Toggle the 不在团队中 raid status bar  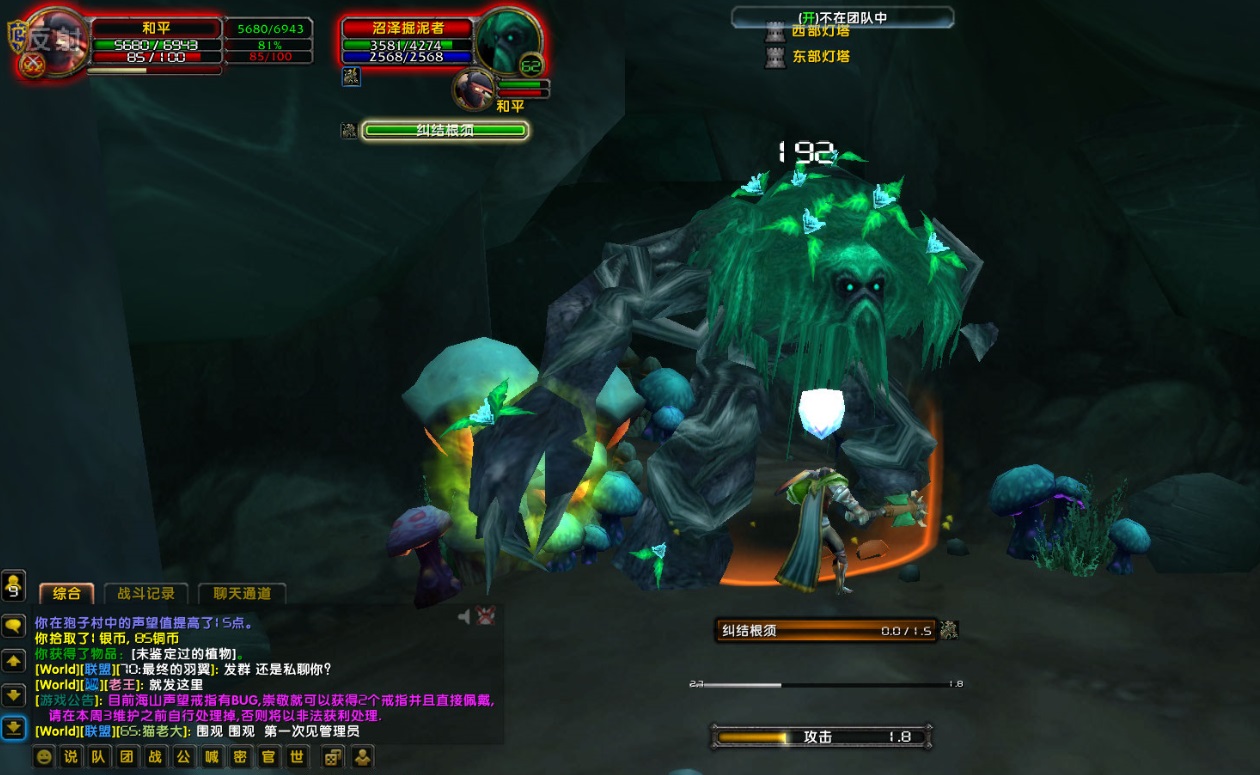(842, 17)
